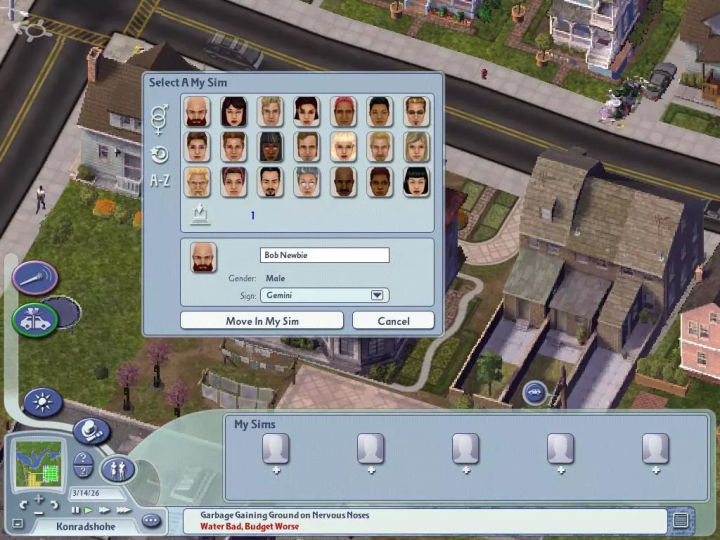
Task: Sort Sims alphabetically with A-Z
Action: pos(160,181)
